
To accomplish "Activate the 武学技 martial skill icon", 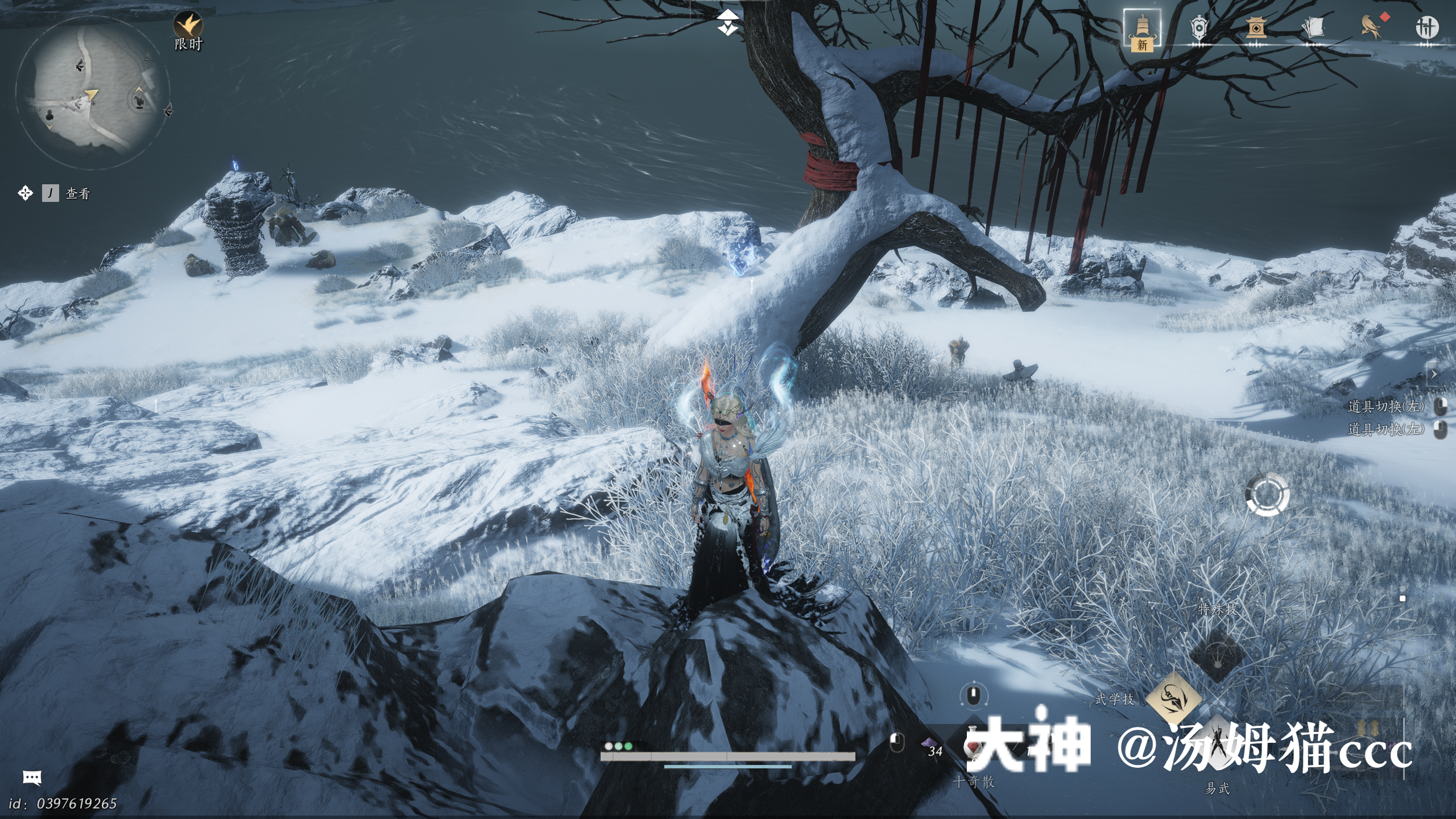I will click(x=1173, y=698).
